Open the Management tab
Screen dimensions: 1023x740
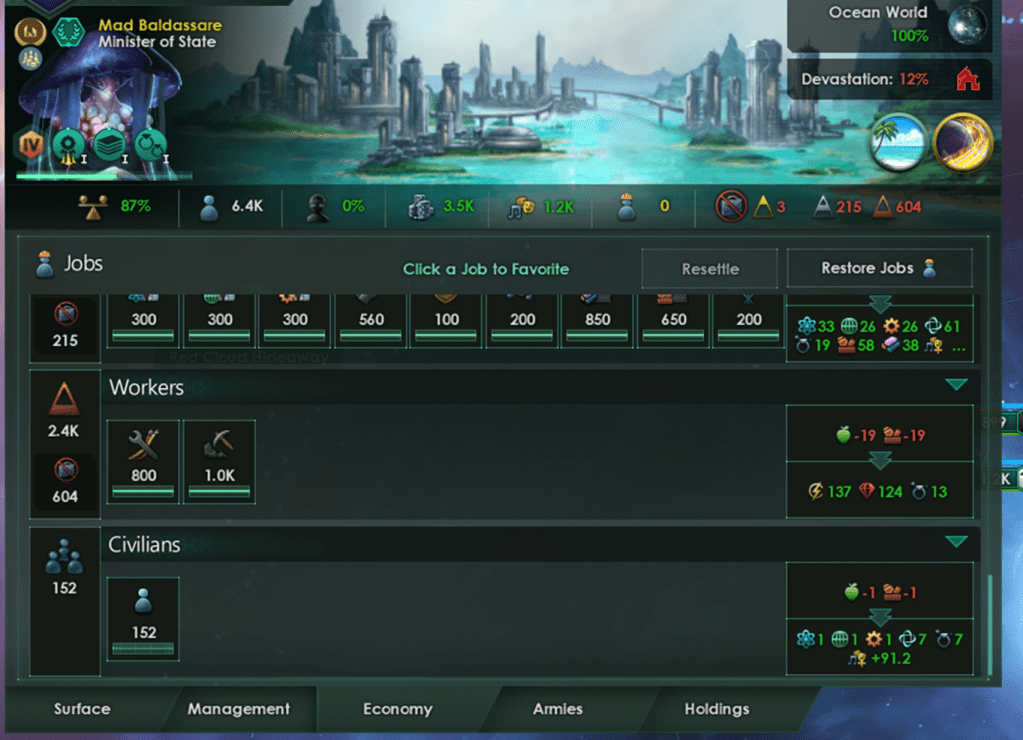click(x=239, y=709)
